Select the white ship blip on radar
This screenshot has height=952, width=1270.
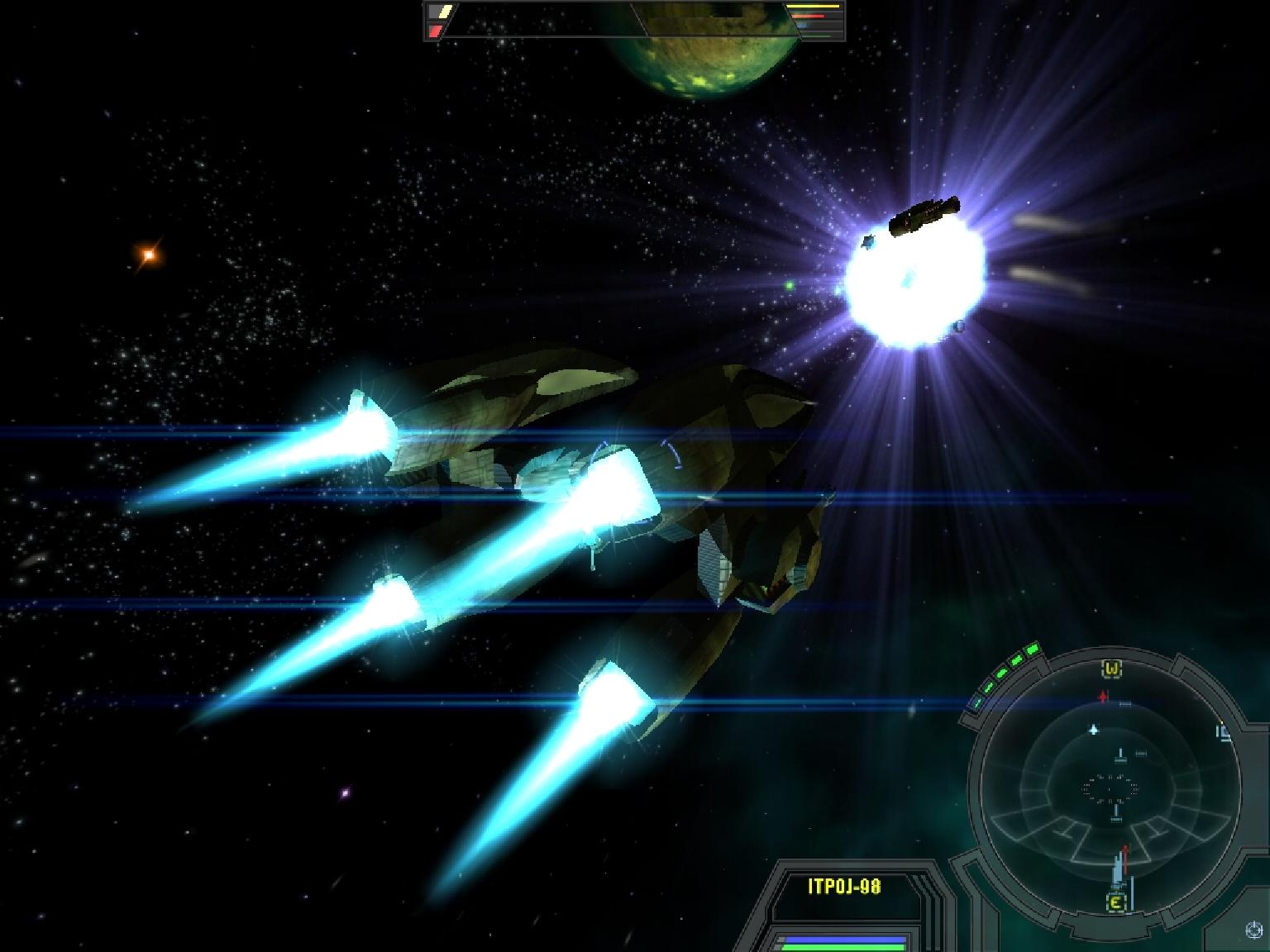pos(1094,730)
